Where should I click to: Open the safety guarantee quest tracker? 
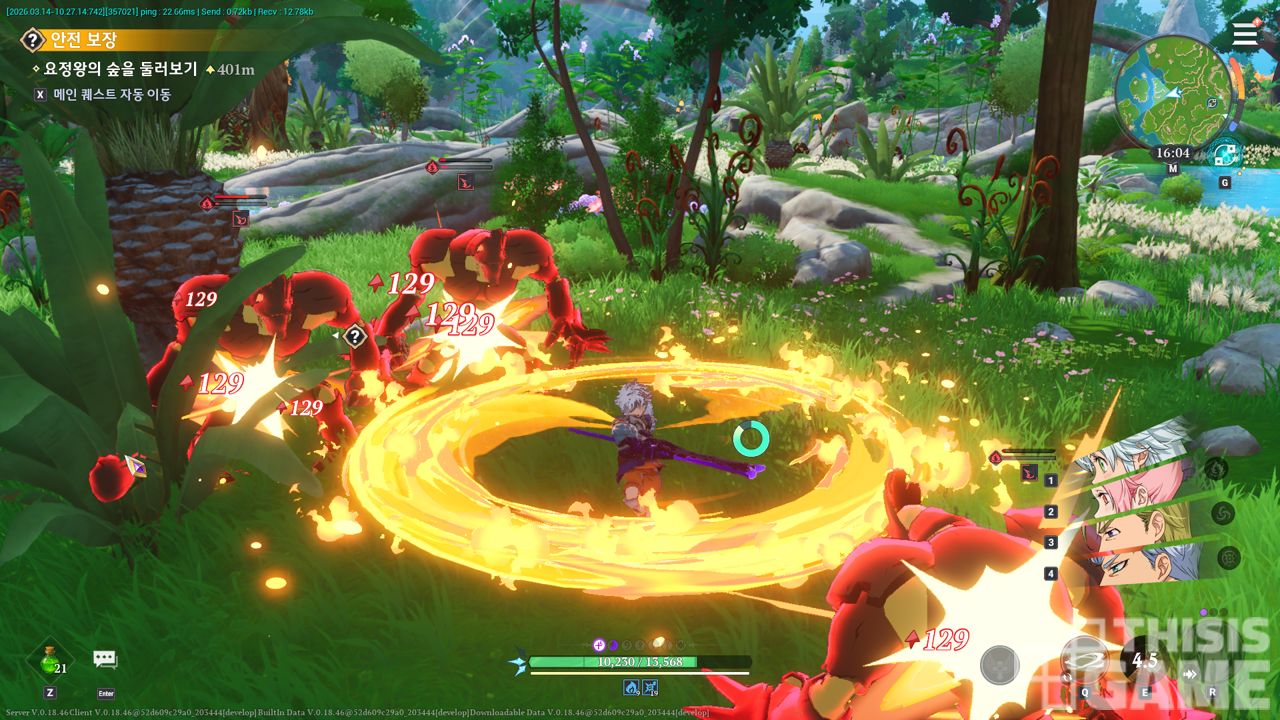coord(84,40)
